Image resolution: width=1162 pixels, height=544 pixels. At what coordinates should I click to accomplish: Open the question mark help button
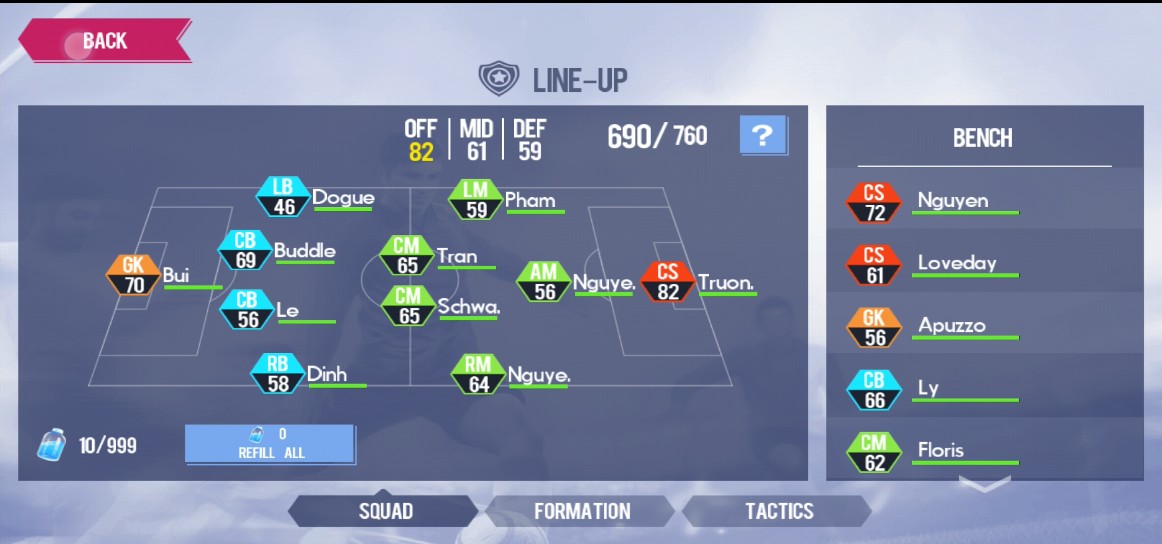pyautogui.click(x=762, y=136)
